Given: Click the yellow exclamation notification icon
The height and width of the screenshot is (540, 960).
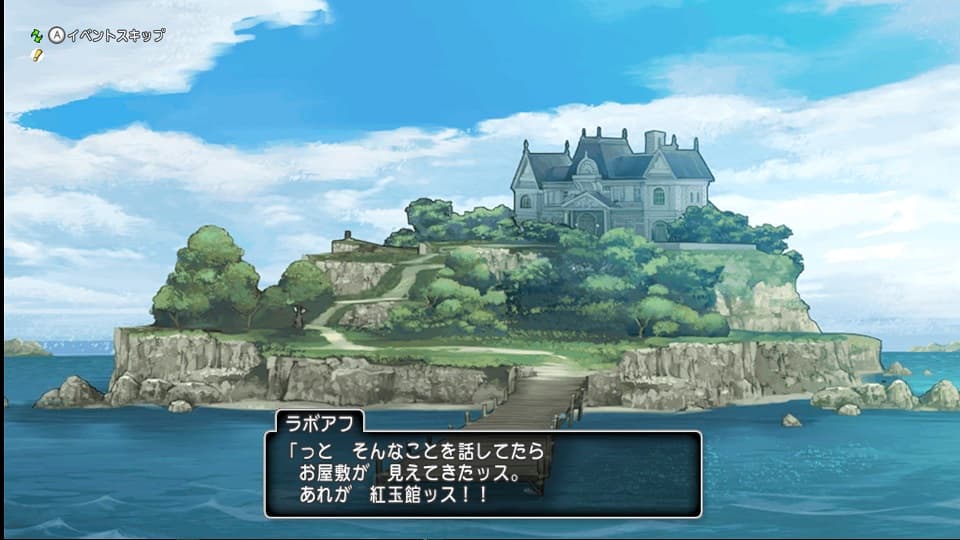Looking at the screenshot, I should (38, 53).
